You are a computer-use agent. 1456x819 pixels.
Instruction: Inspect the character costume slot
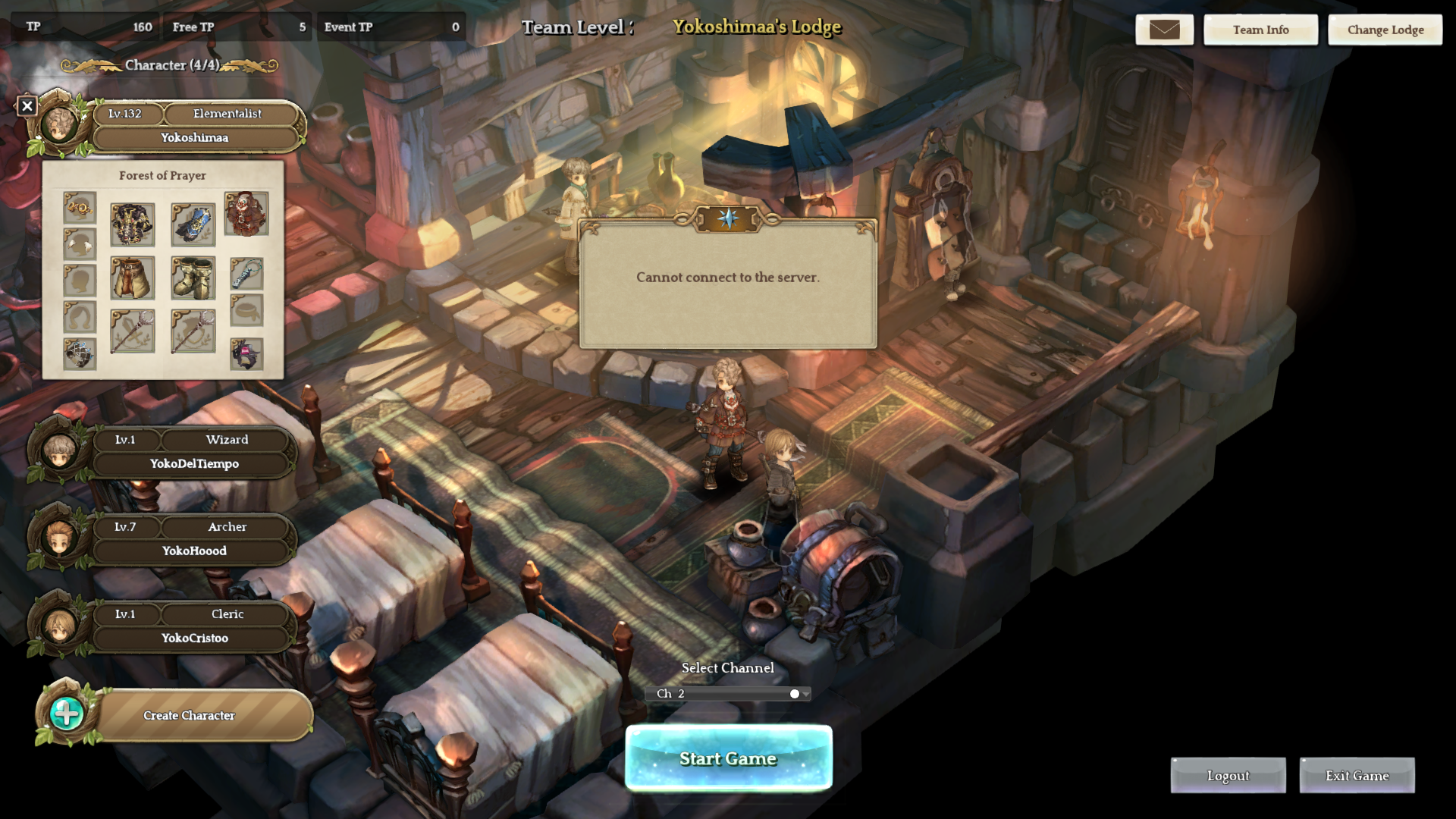(x=246, y=214)
